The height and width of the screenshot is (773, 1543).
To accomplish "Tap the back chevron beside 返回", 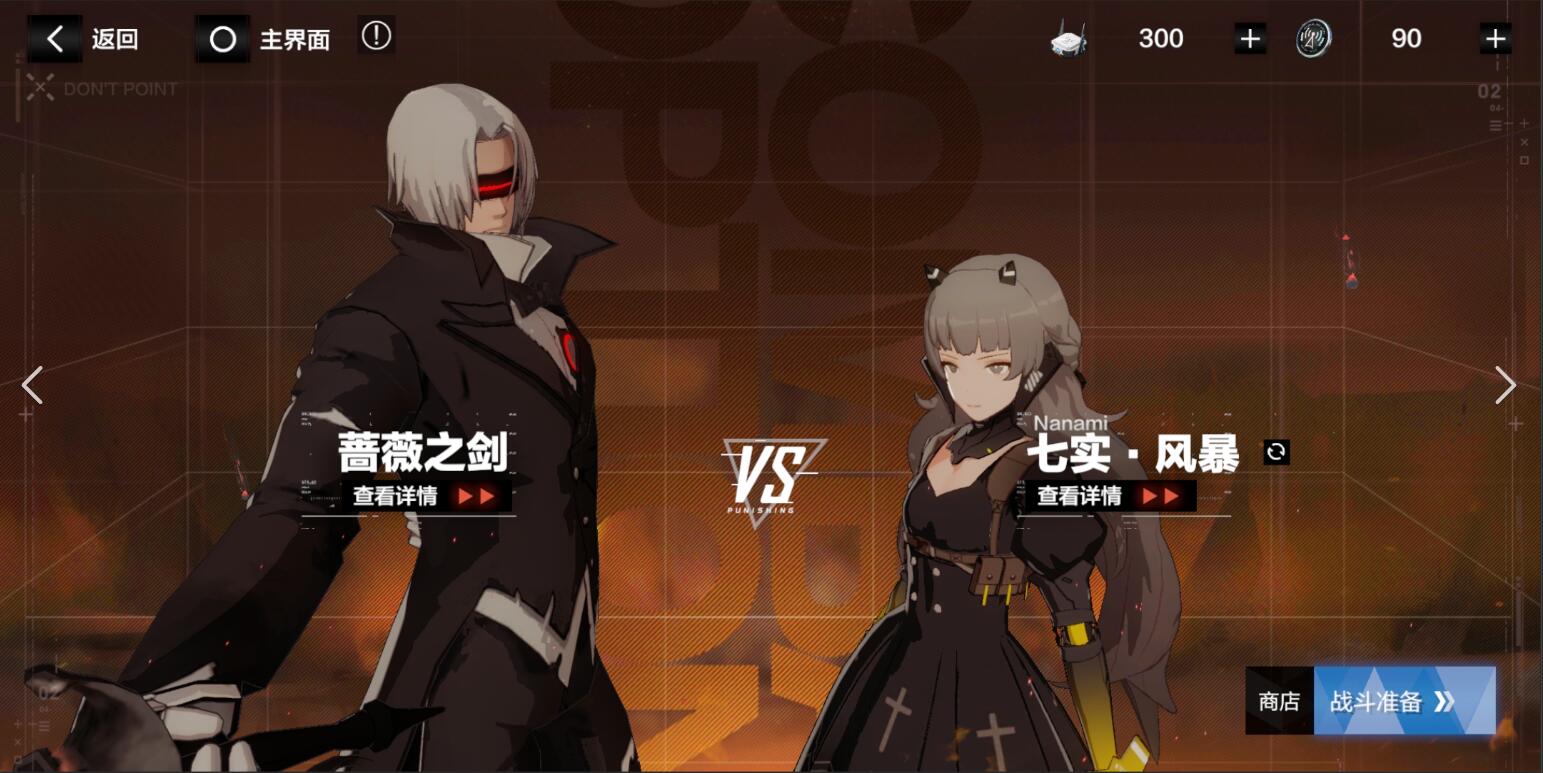I will pyautogui.click(x=55, y=39).
